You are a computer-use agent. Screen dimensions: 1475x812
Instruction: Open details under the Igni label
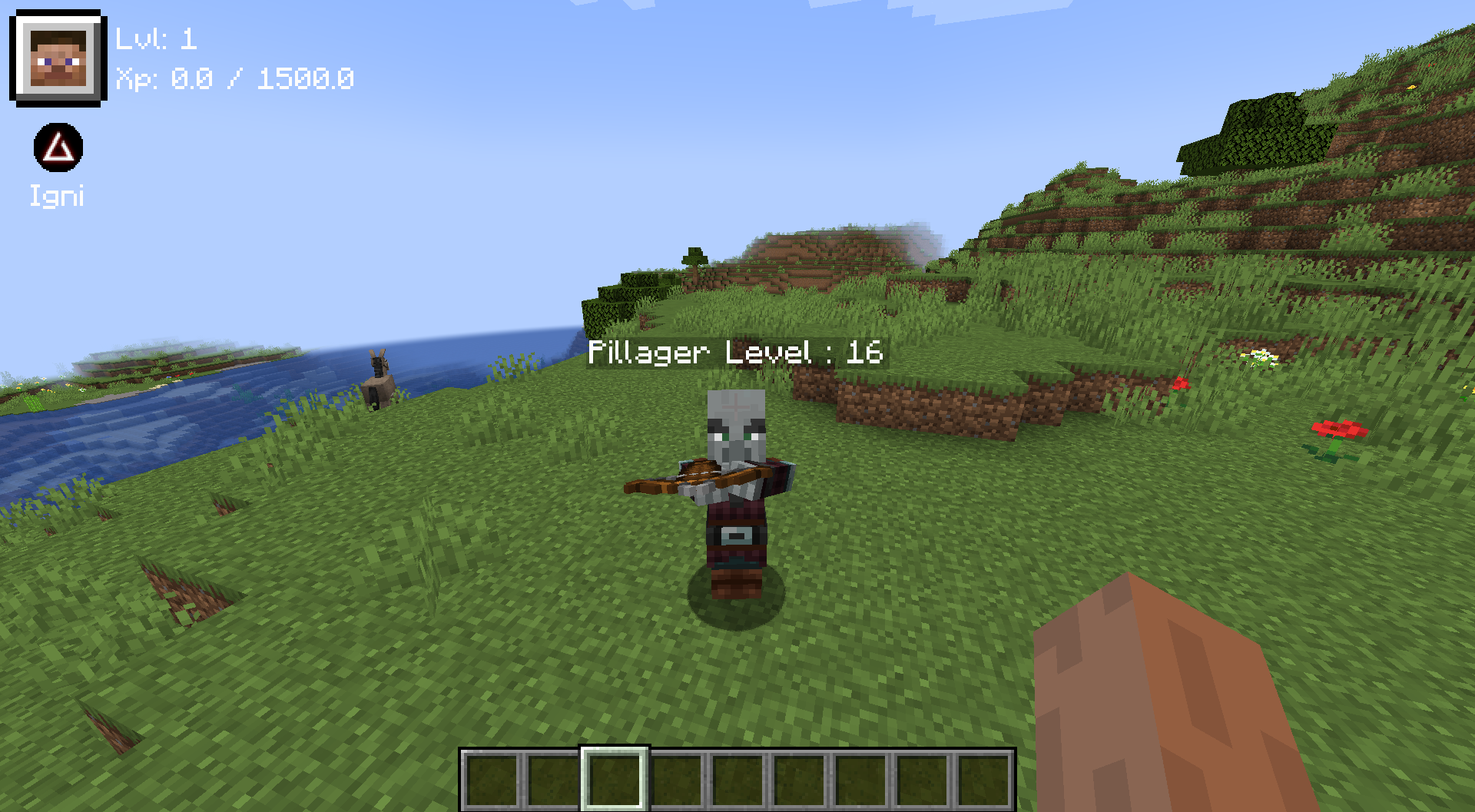(58, 196)
